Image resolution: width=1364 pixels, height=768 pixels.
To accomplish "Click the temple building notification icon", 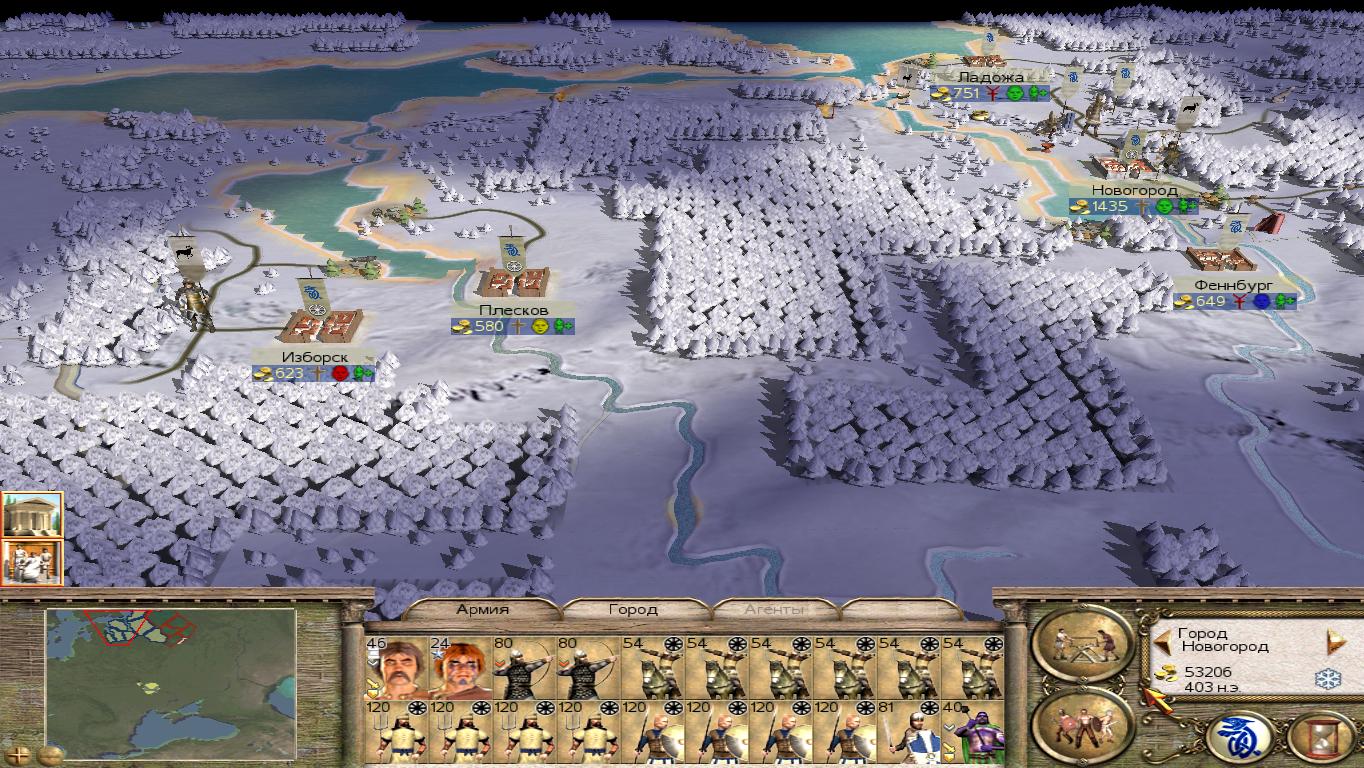I will pyautogui.click(x=32, y=514).
